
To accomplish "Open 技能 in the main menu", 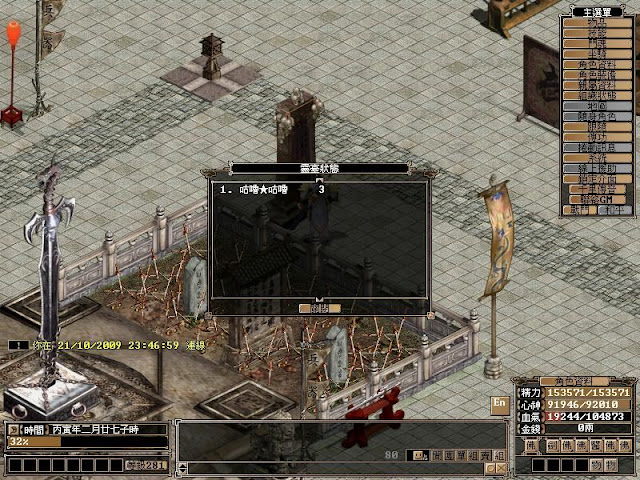I will [x=597, y=33].
